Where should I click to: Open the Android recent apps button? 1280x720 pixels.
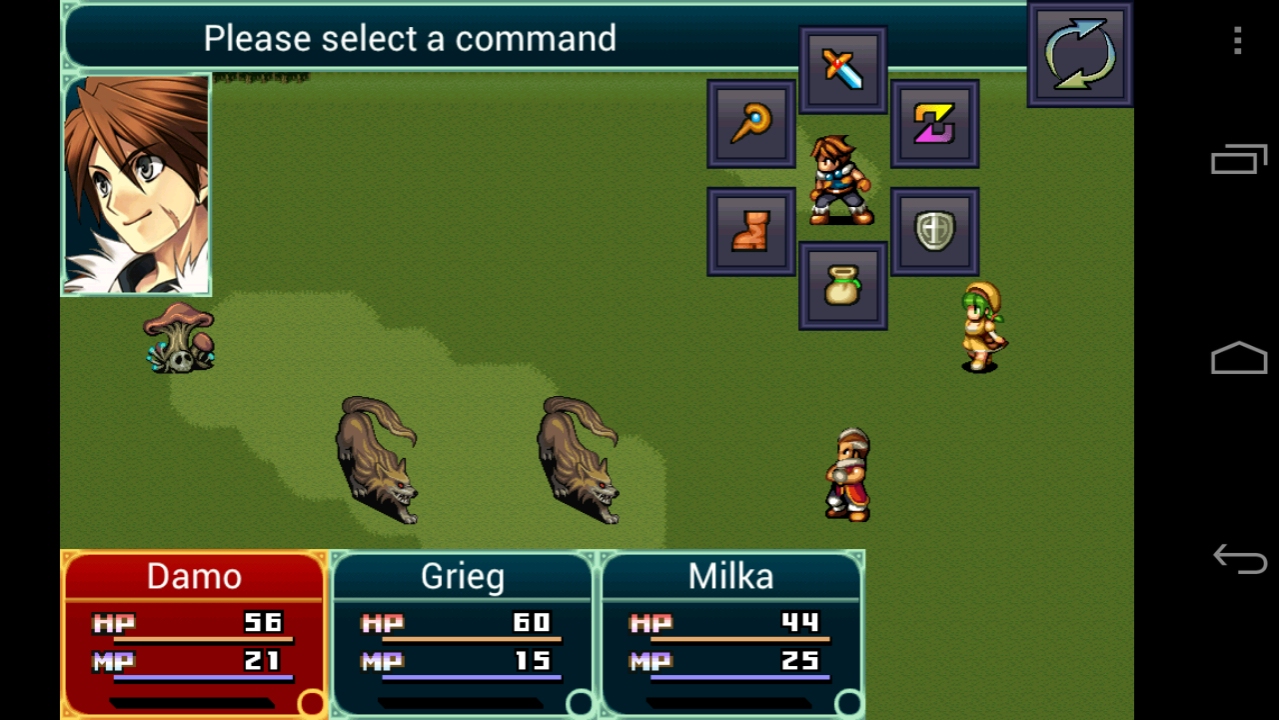tap(1239, 160)
